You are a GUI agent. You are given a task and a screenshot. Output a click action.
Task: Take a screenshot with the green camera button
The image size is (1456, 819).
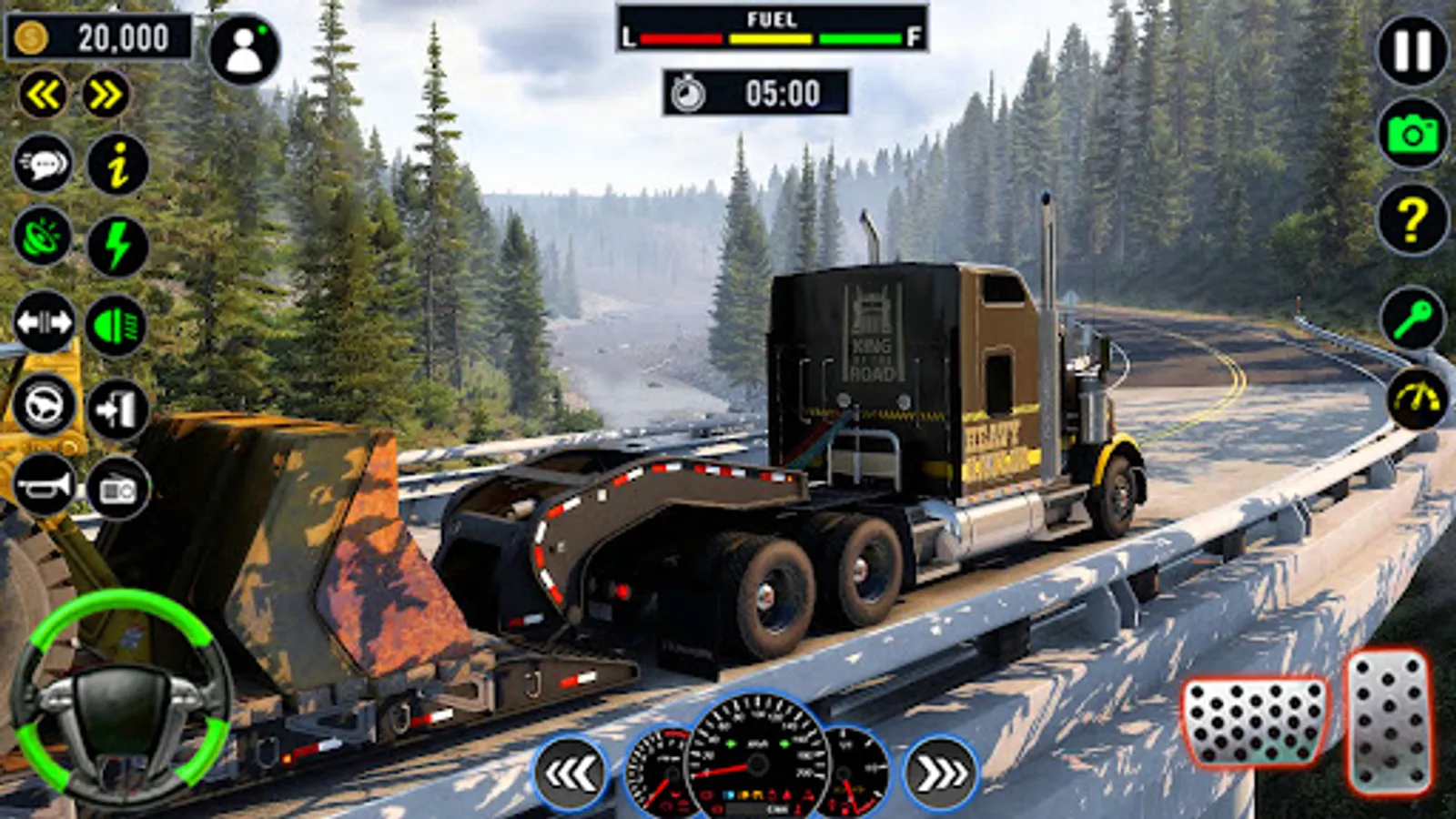click(1412, 135)
